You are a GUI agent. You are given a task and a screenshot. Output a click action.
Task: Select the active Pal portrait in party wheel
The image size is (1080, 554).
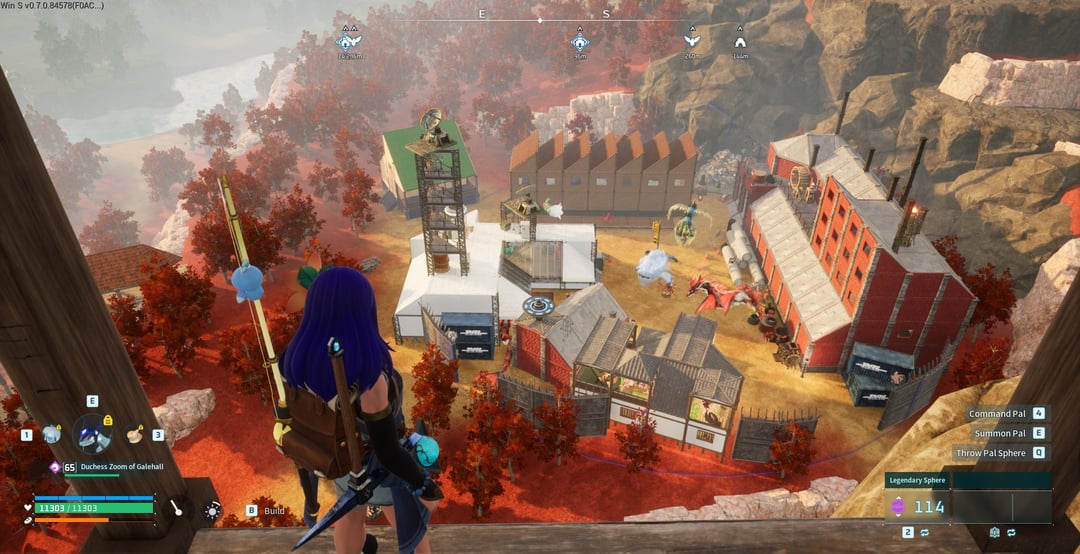tap(93, 434)
